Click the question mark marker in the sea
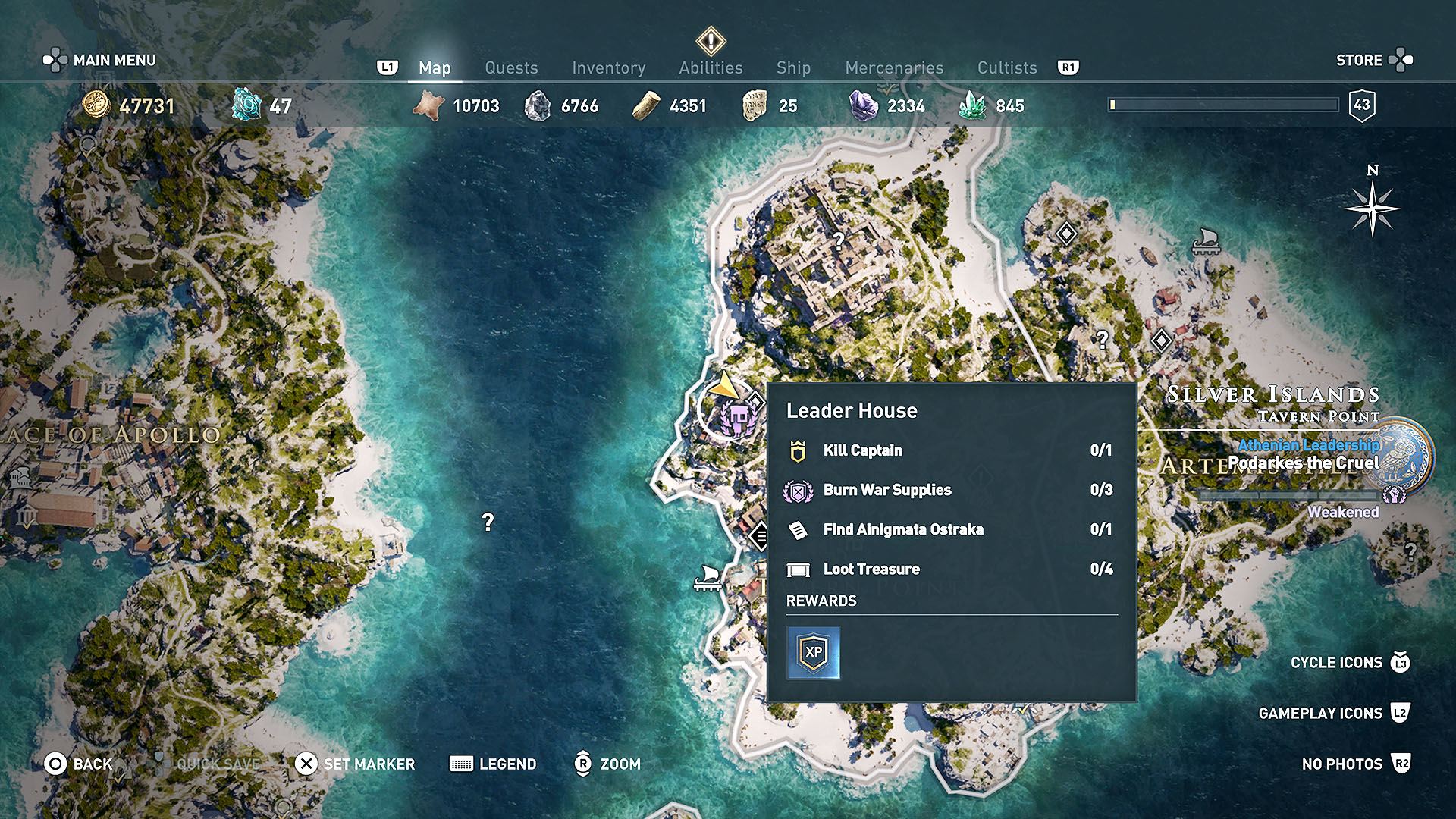 tap(488, 522)
